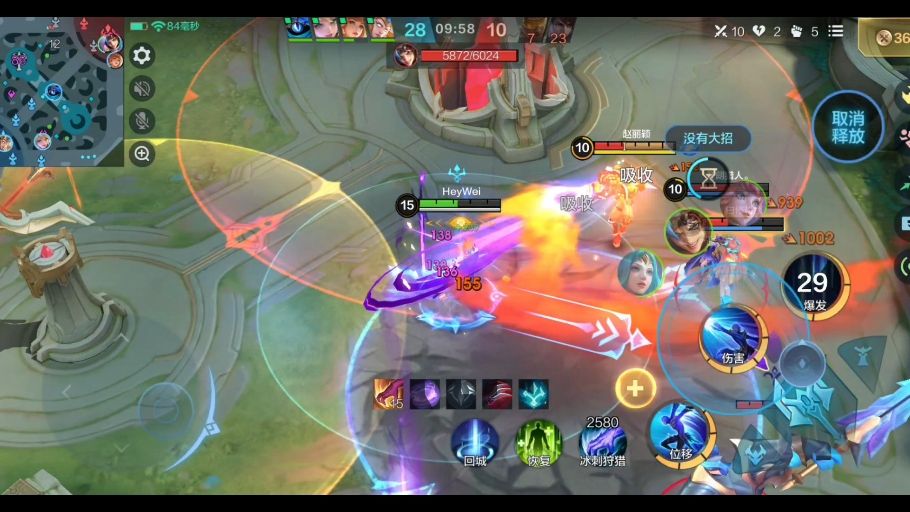The height and width of the screenshot is (512, 910).
Task: Tap the 没有大招 no-ultimate quick message
Action: (708, 138)
